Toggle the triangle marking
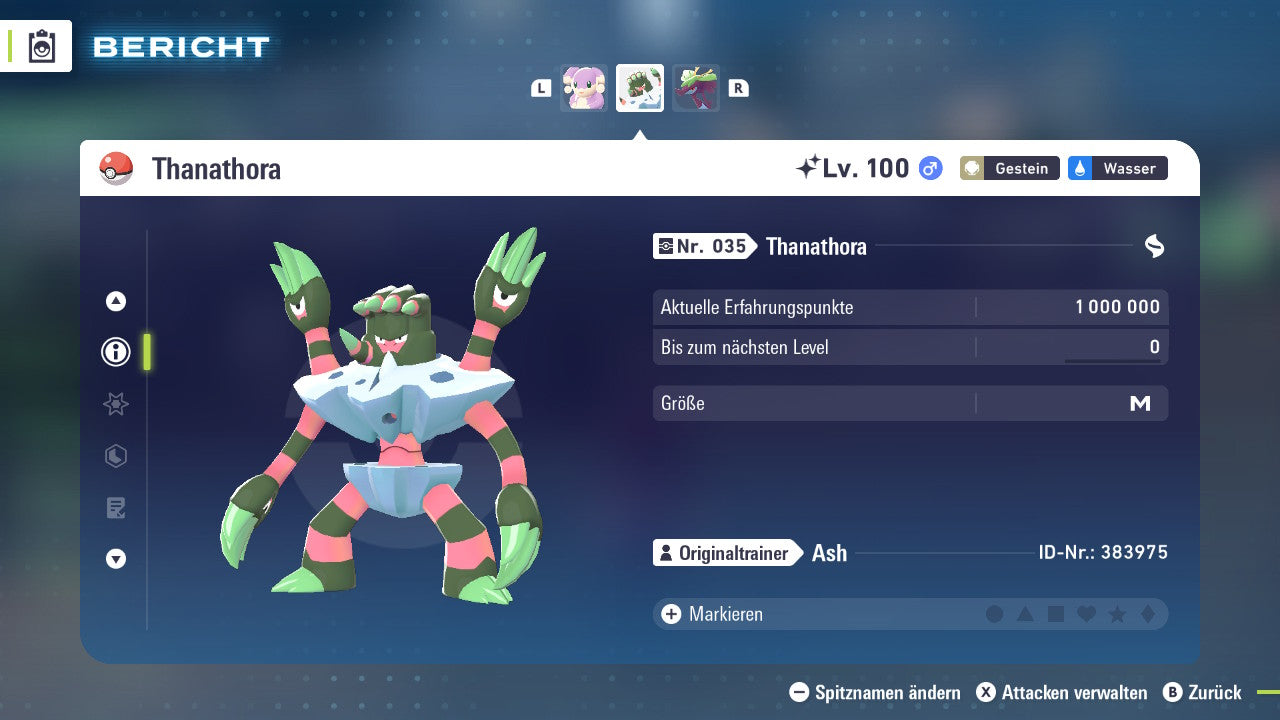 (1025, 614)
